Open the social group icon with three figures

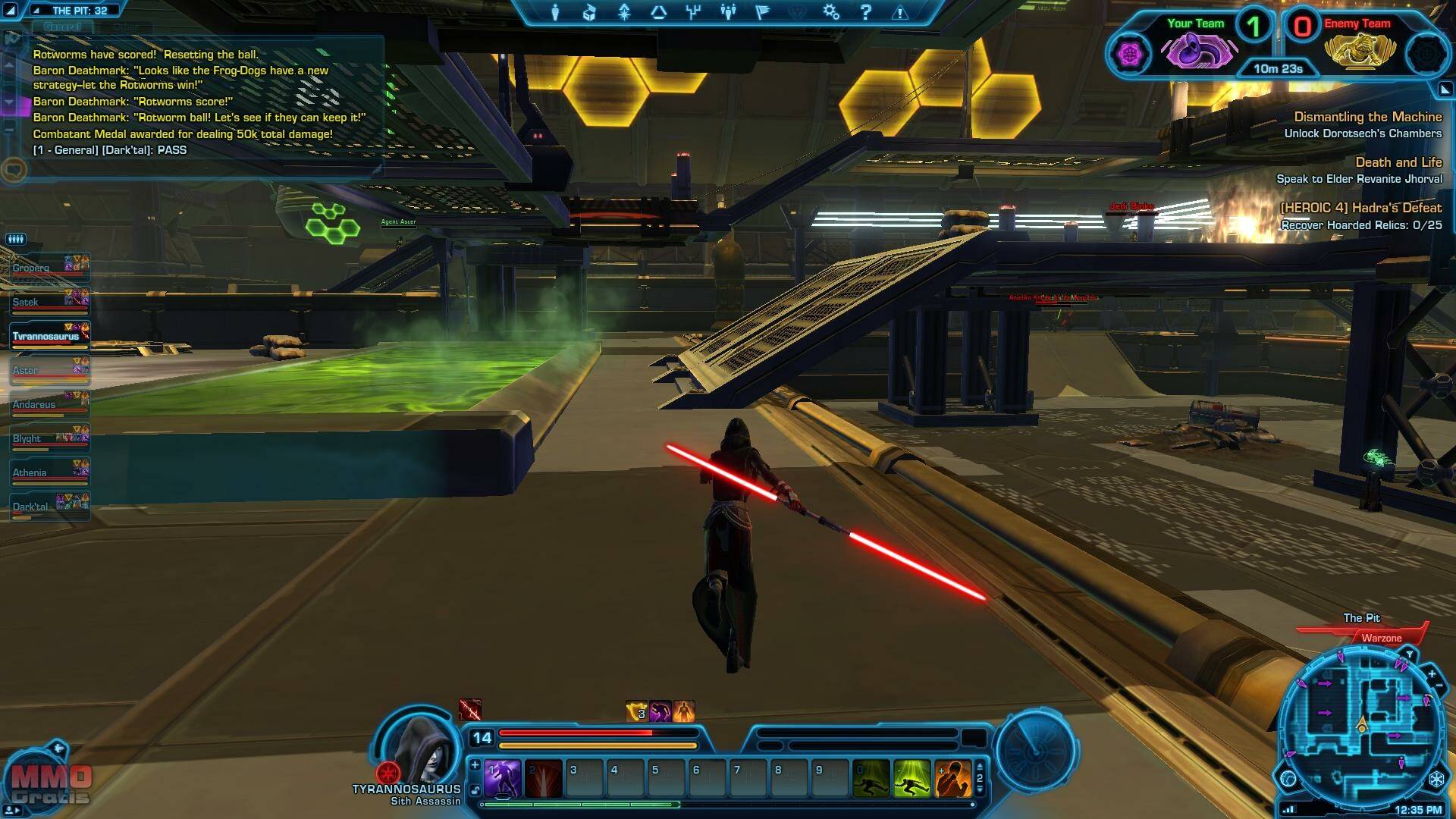point(728,12)
